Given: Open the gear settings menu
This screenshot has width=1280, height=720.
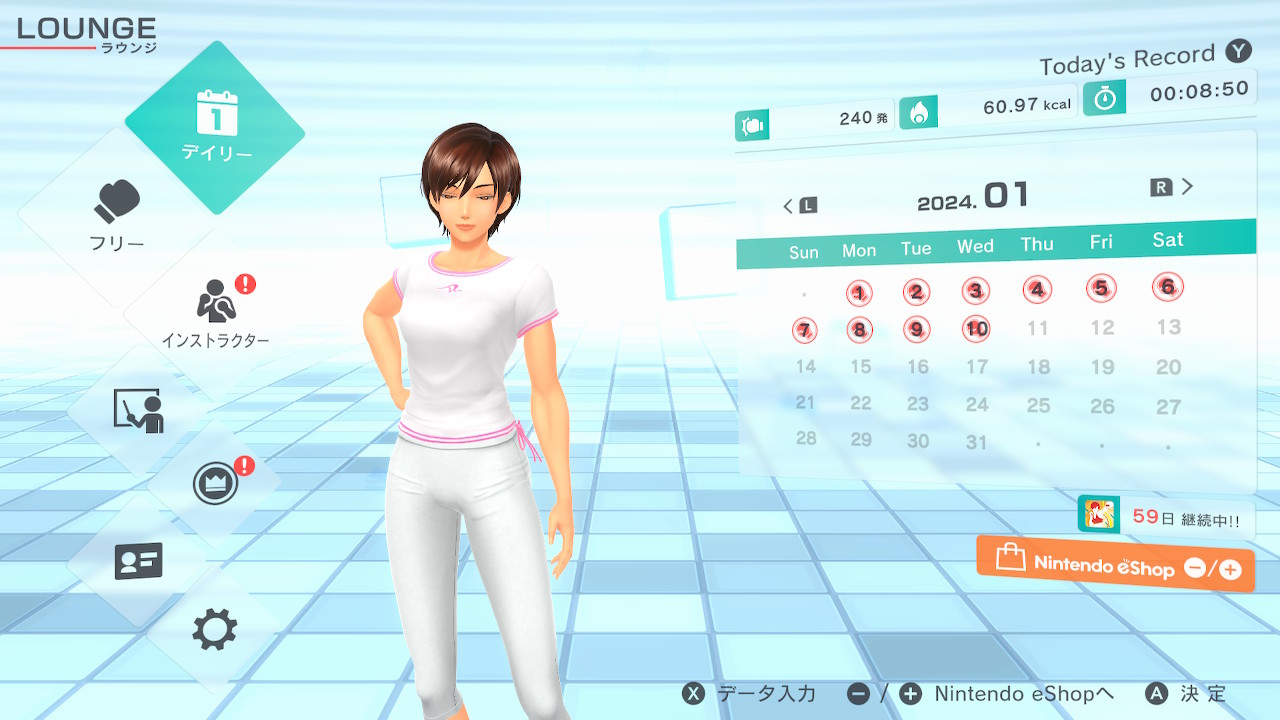Looking at the screenshot, I should pos(215,630).
